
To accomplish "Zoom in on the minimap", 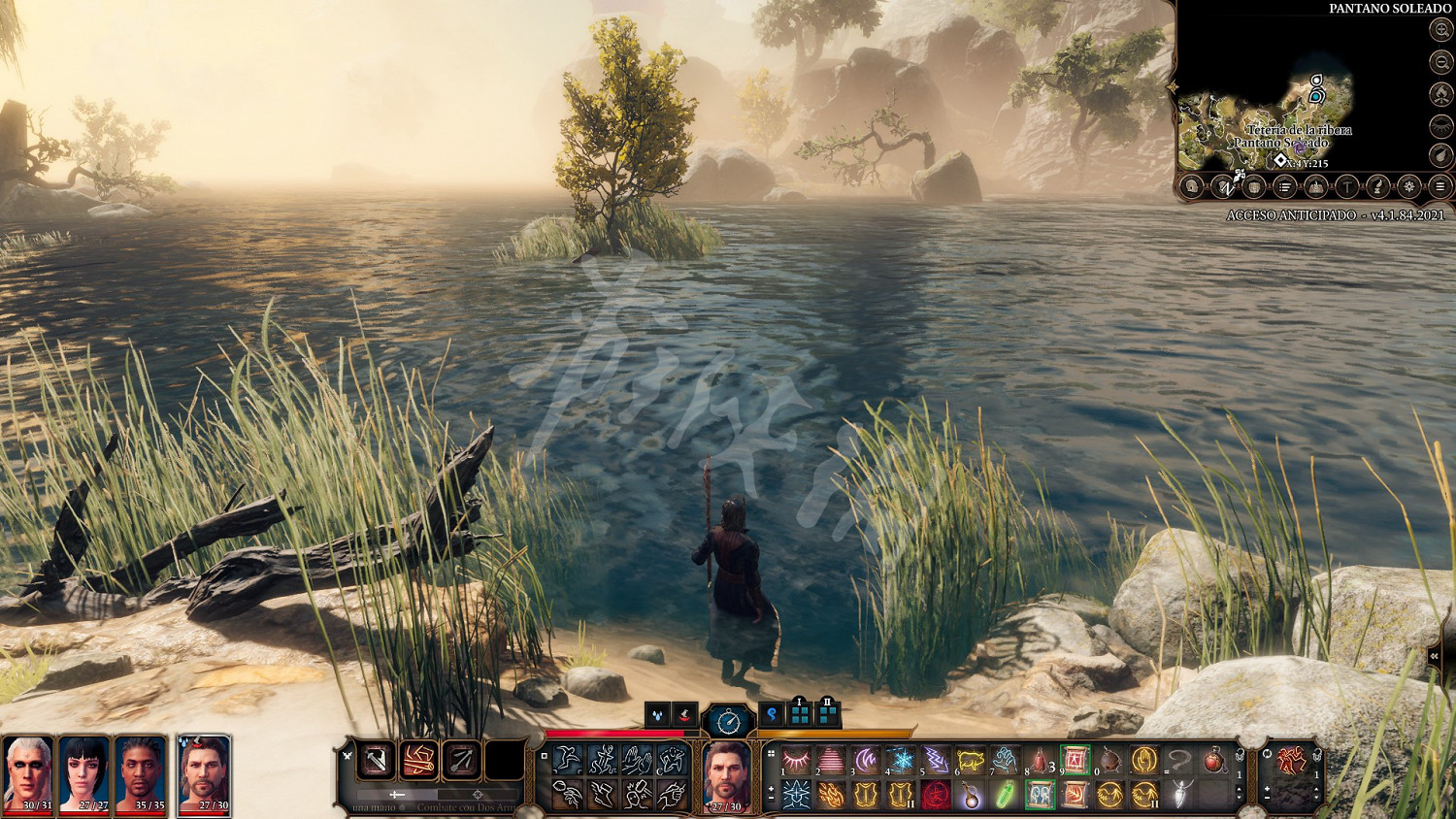I will point(1441,31).
